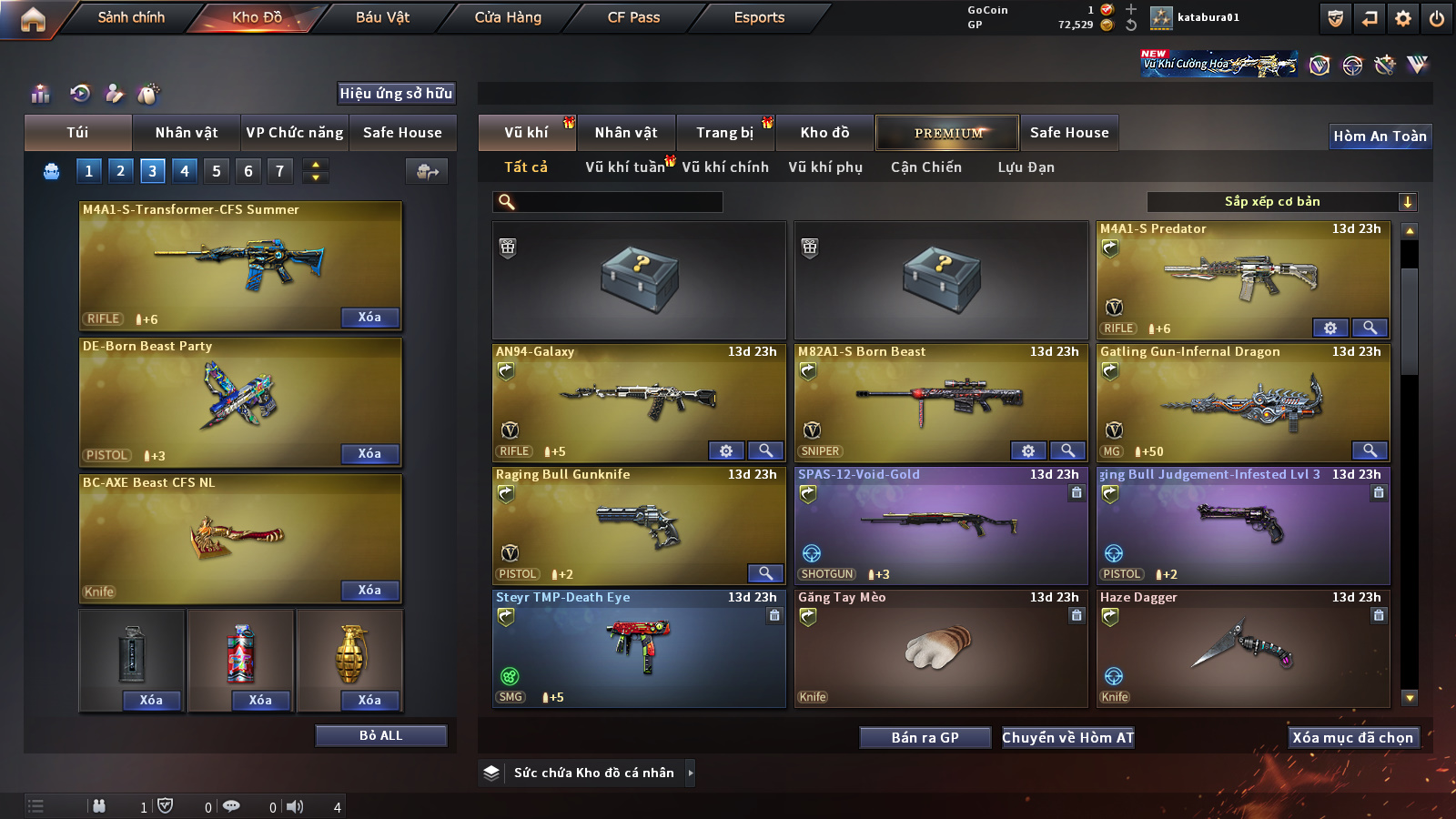
Task: Click the Bán ra GP button
Action: tap(925, 737)
